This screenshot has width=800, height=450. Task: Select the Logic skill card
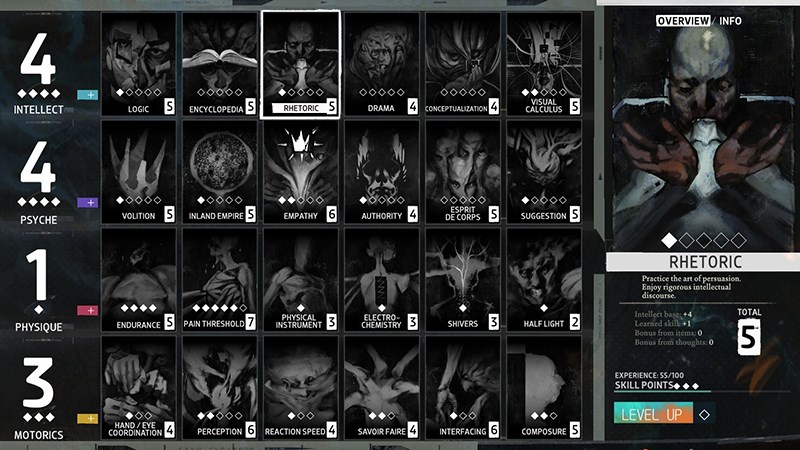(x=138, y=64)
